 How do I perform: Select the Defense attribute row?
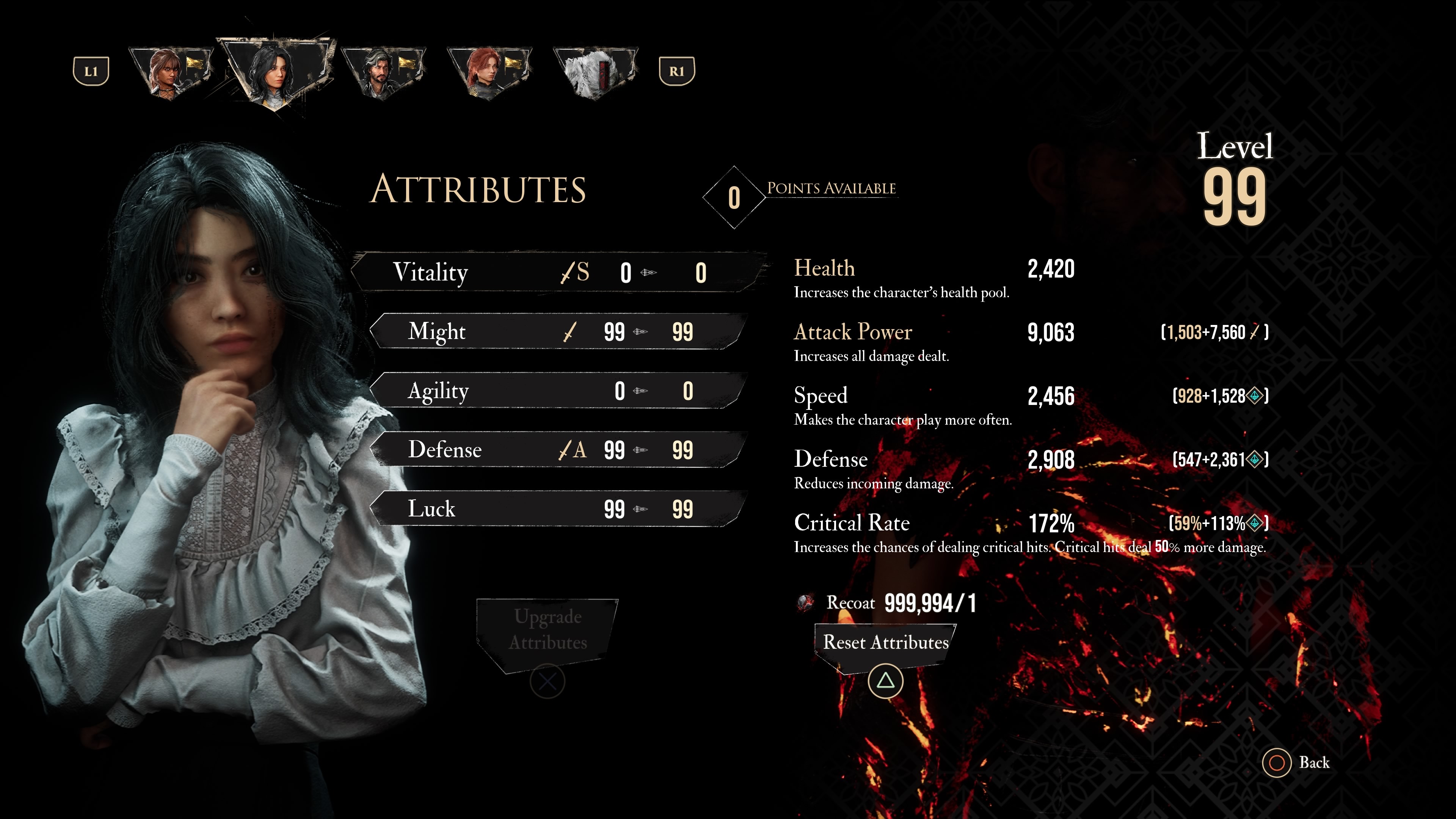point(557,450)
